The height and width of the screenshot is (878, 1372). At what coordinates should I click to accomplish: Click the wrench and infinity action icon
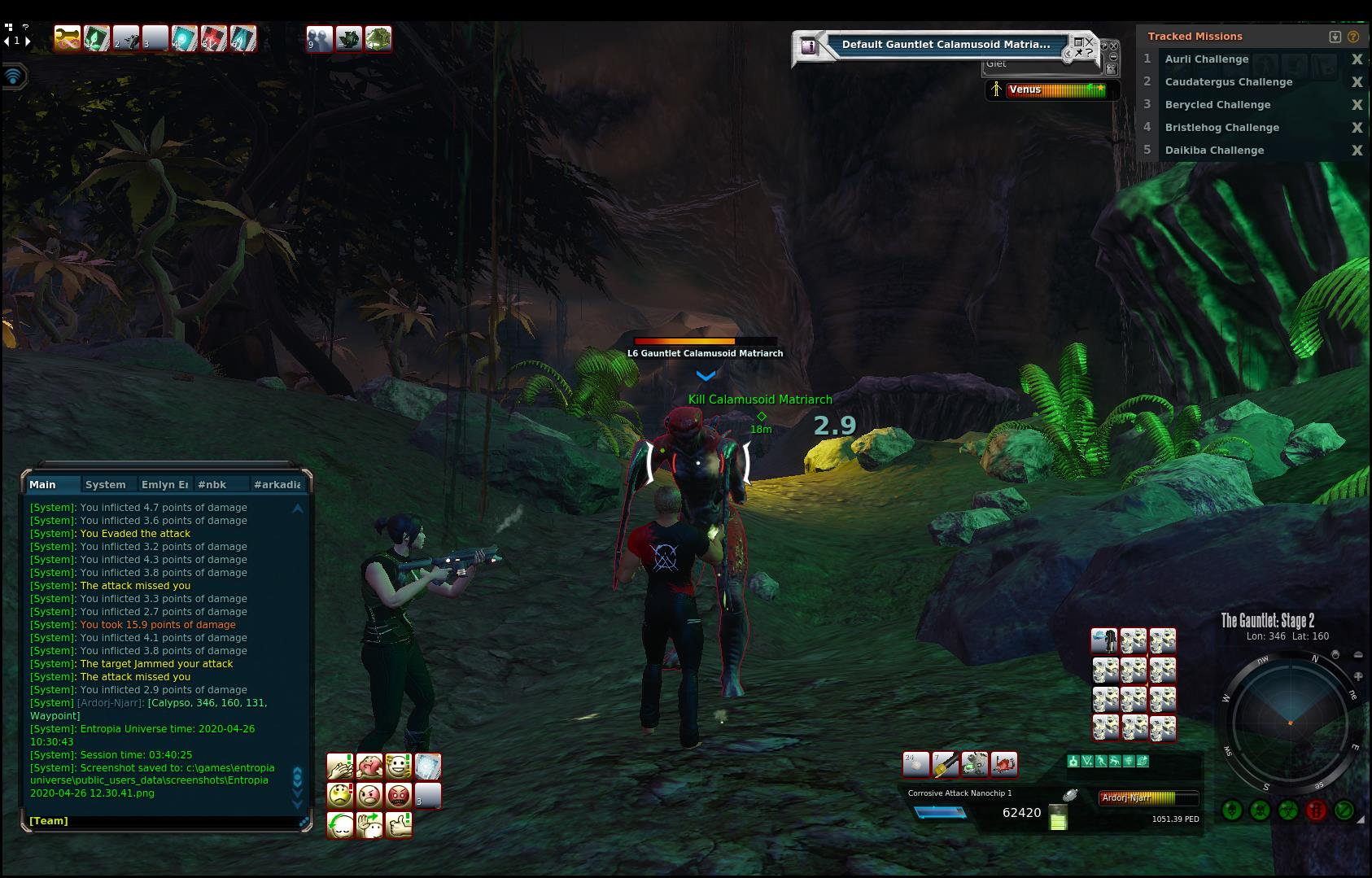tap(68, 38)
